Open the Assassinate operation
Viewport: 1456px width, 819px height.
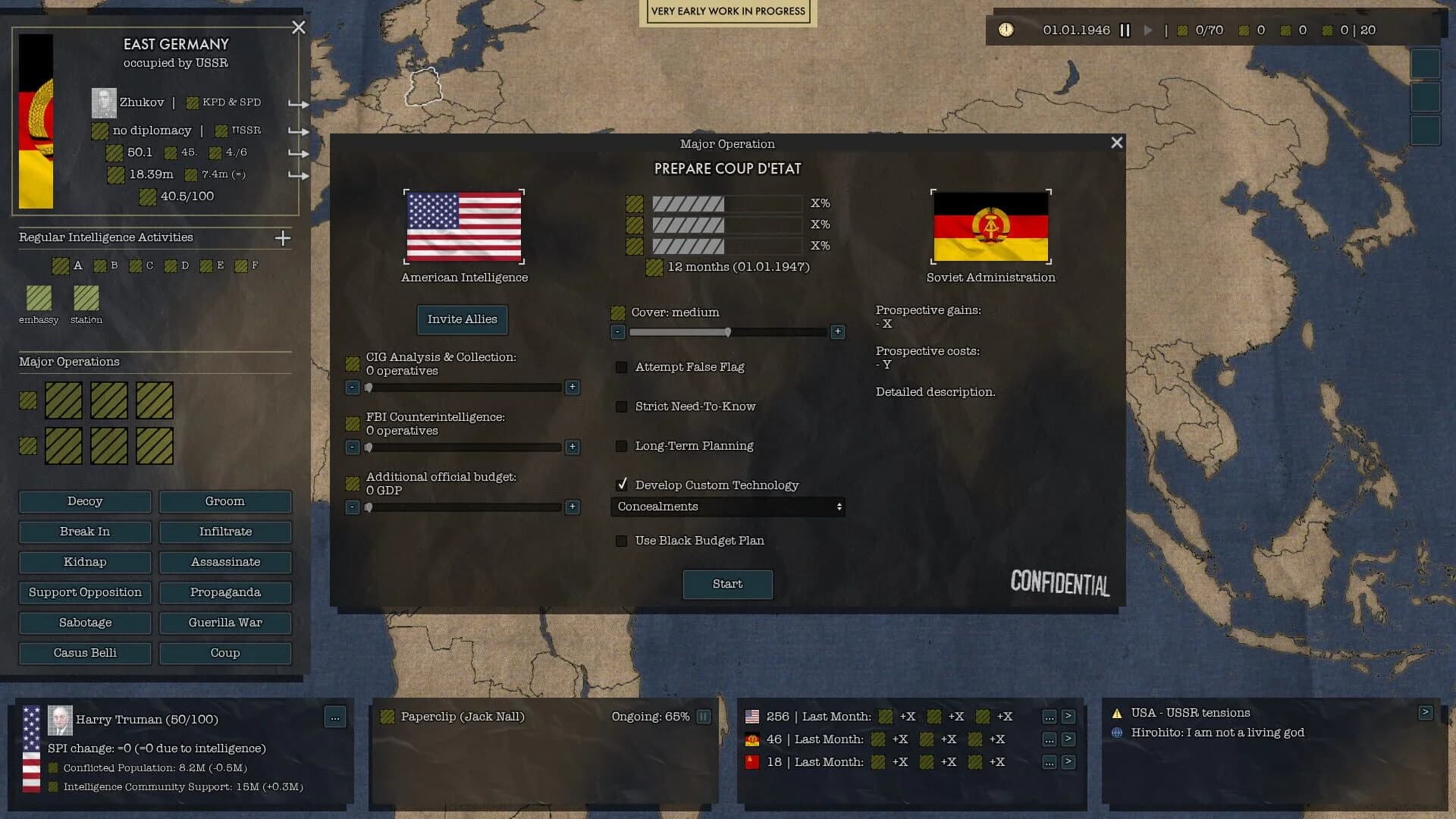[x=225, y=562]
